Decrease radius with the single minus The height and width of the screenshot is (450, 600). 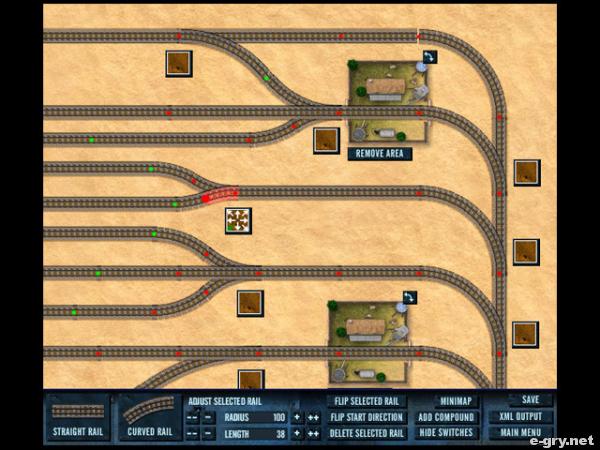(208, 417)
